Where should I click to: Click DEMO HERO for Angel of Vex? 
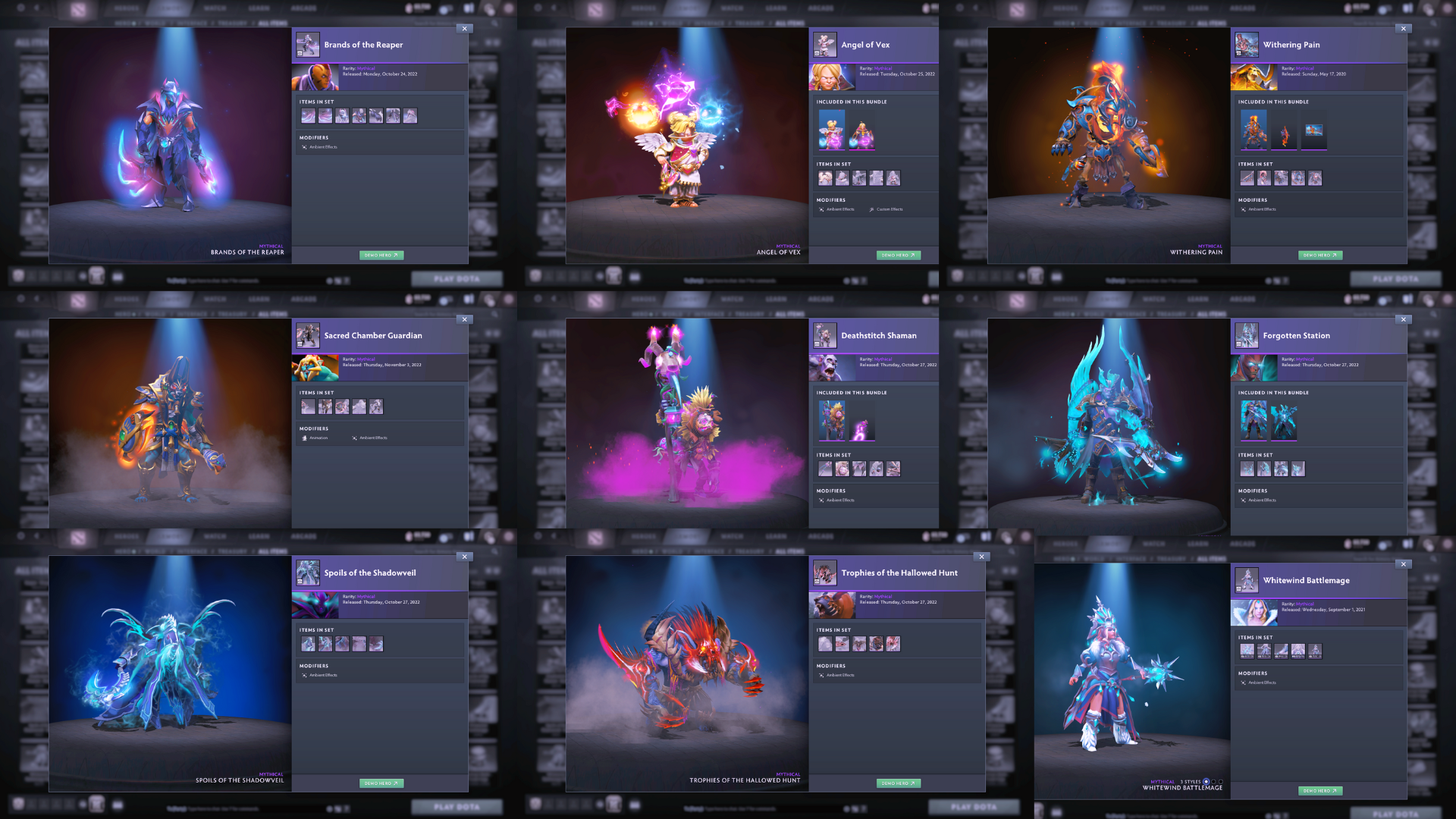point(899,255)
